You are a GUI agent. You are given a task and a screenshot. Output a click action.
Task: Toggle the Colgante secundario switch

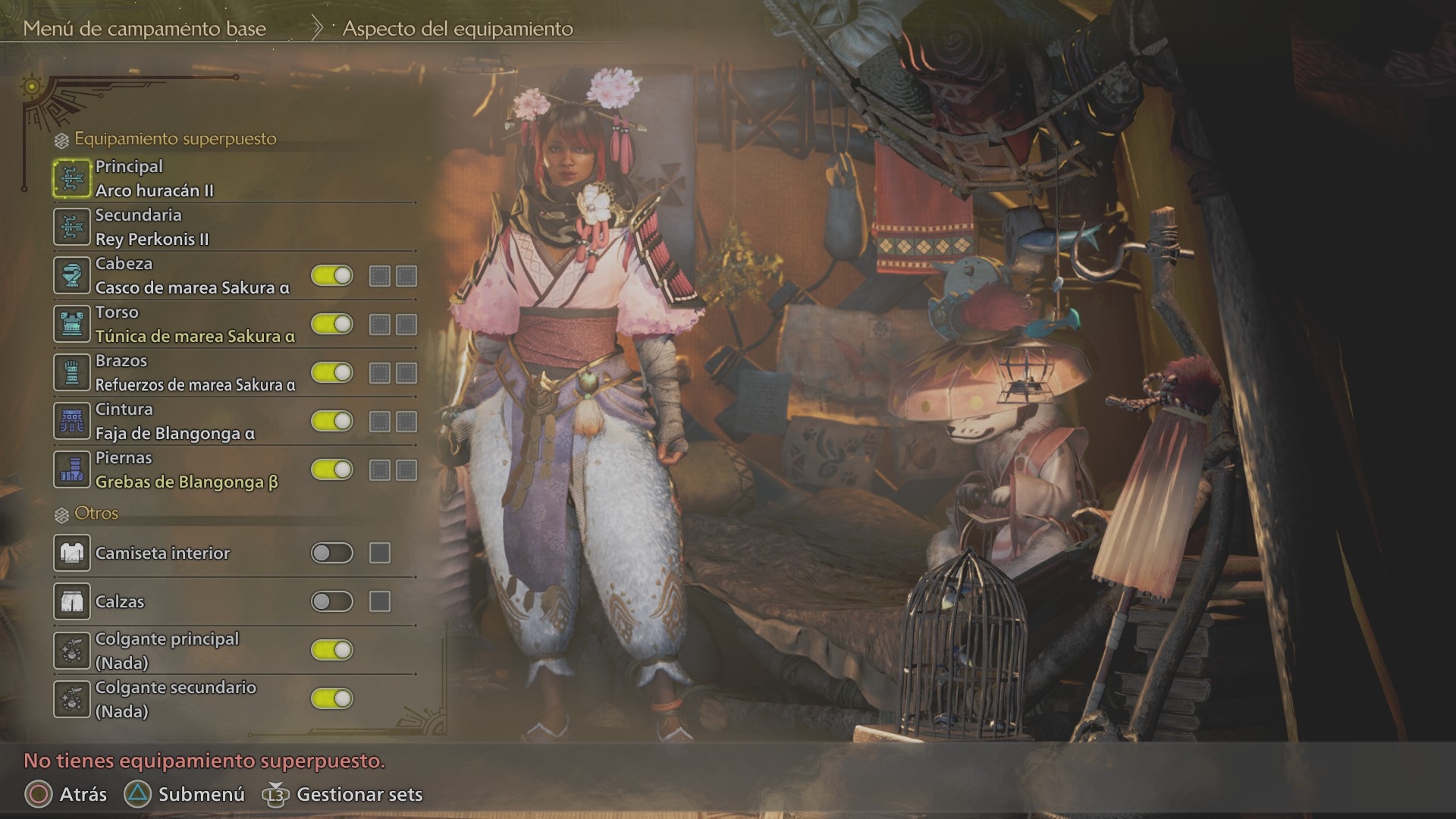[332, 698]
